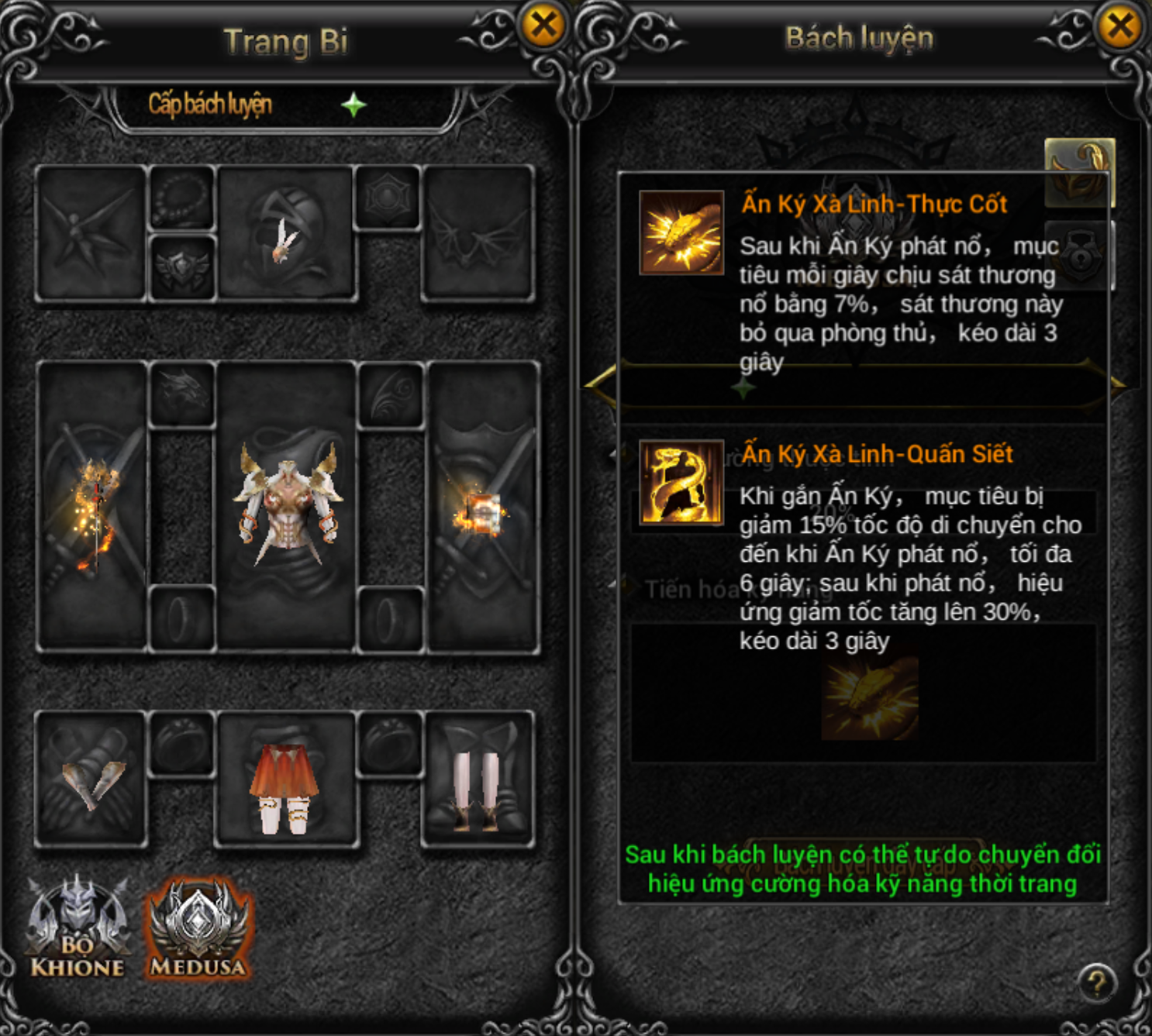Select the boots equipment slot
Screen dimensions: 1152x1036
click(x=478, y=779)
